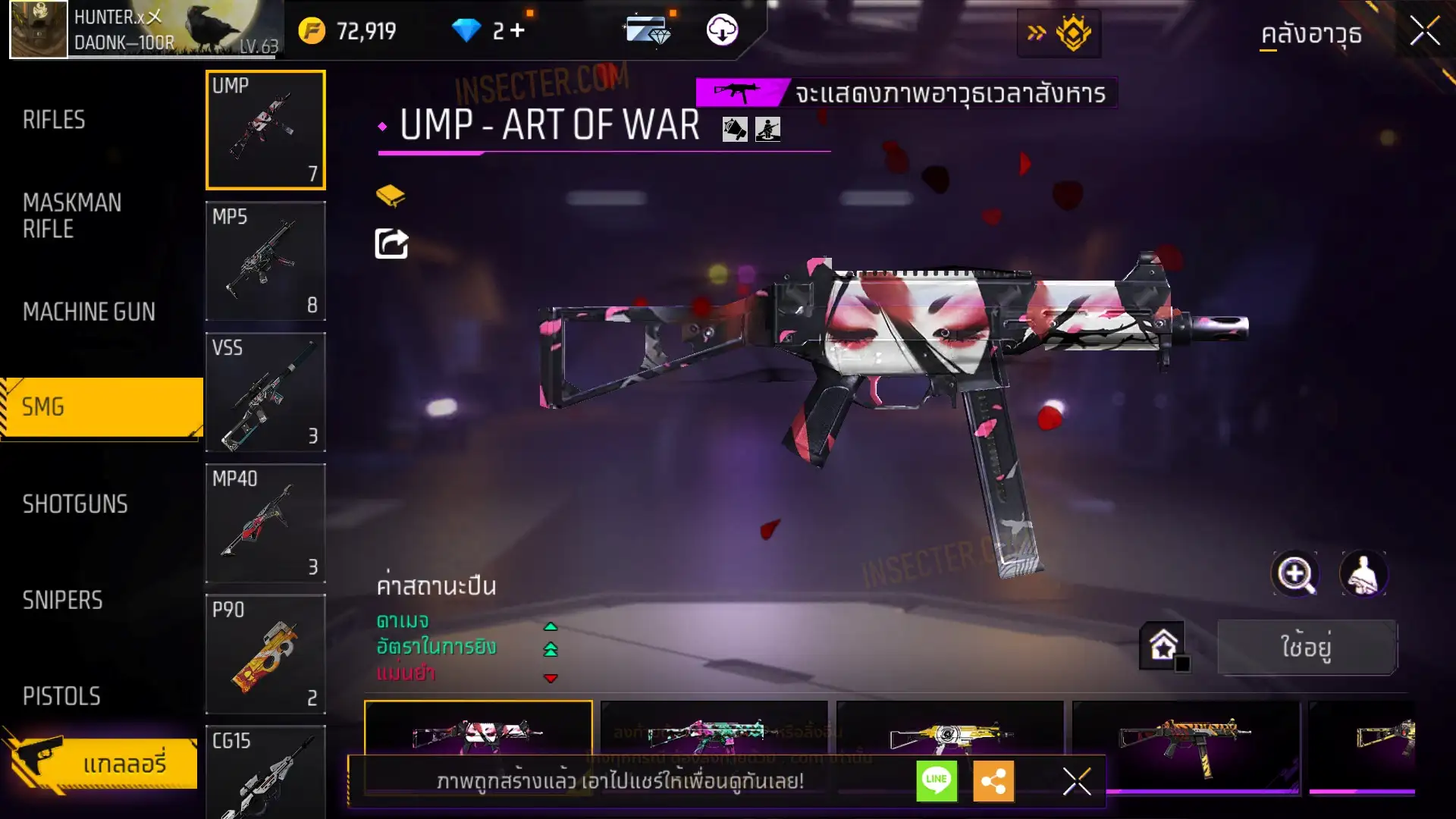Zoom in on the weapon with magnifier
The image size is (1456, 819).
1295,575
